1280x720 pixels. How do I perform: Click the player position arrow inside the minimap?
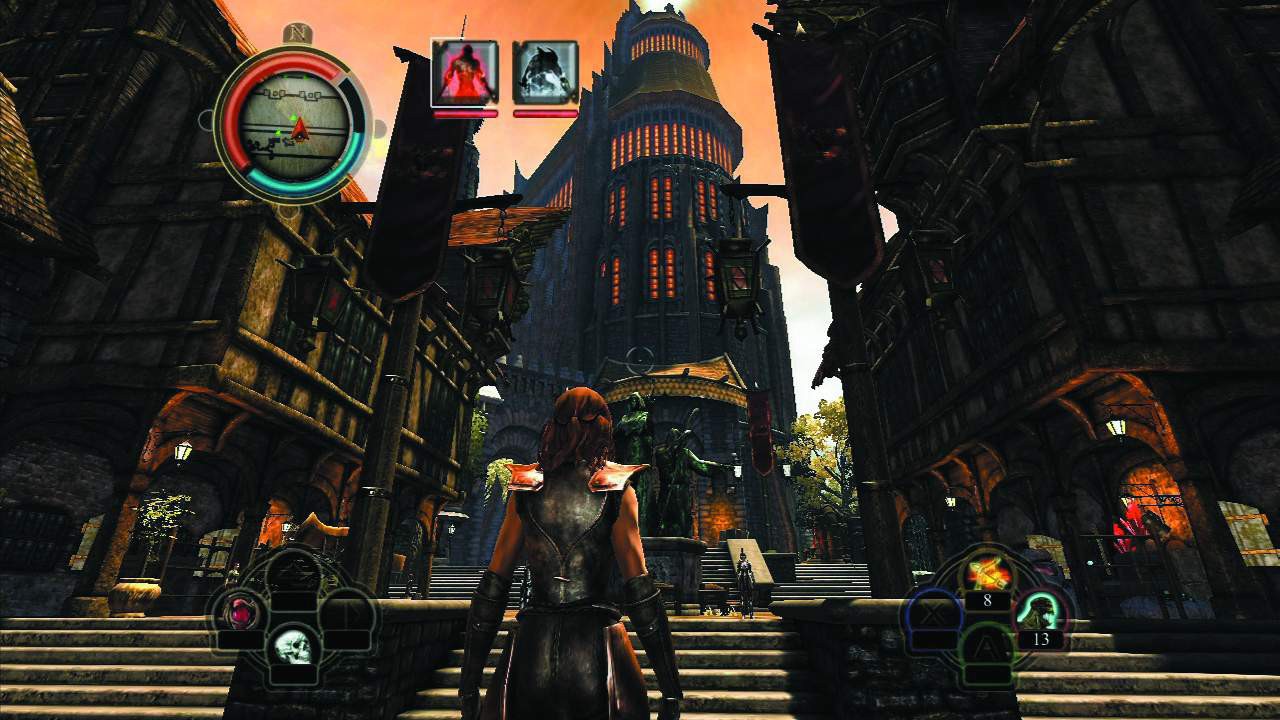pos(300,128)
